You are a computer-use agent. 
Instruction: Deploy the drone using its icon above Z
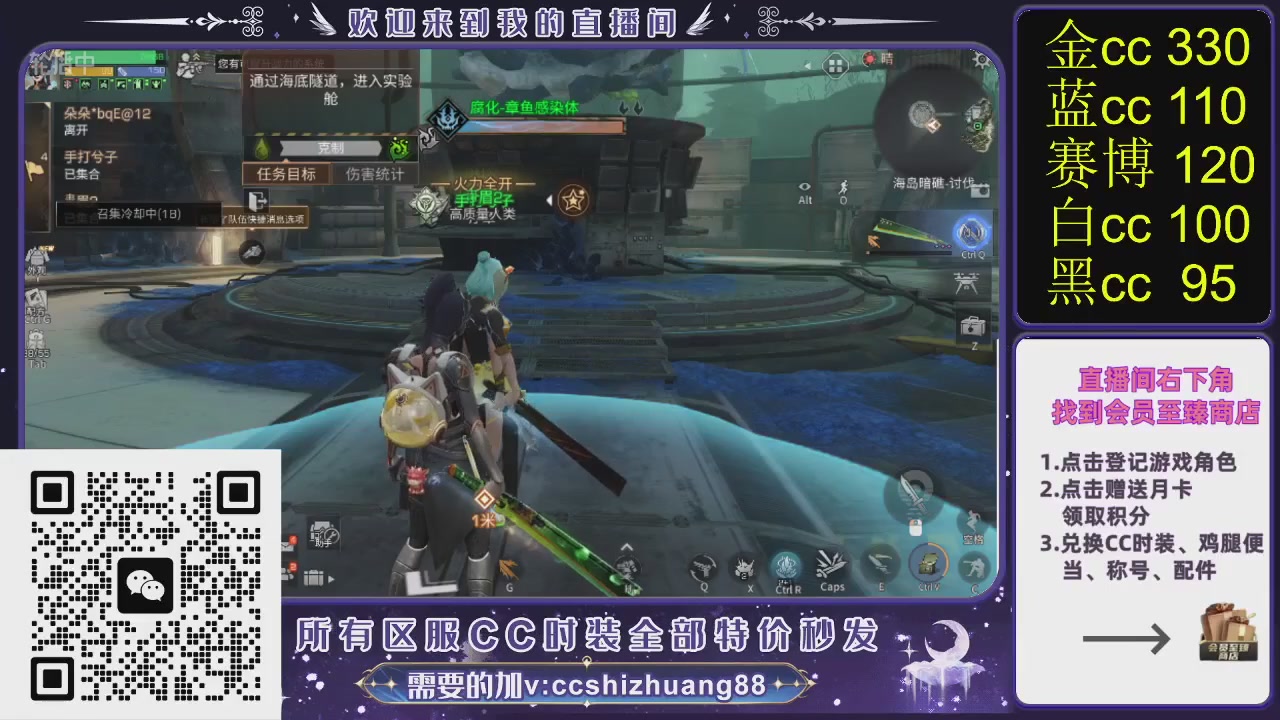[967, 283]
